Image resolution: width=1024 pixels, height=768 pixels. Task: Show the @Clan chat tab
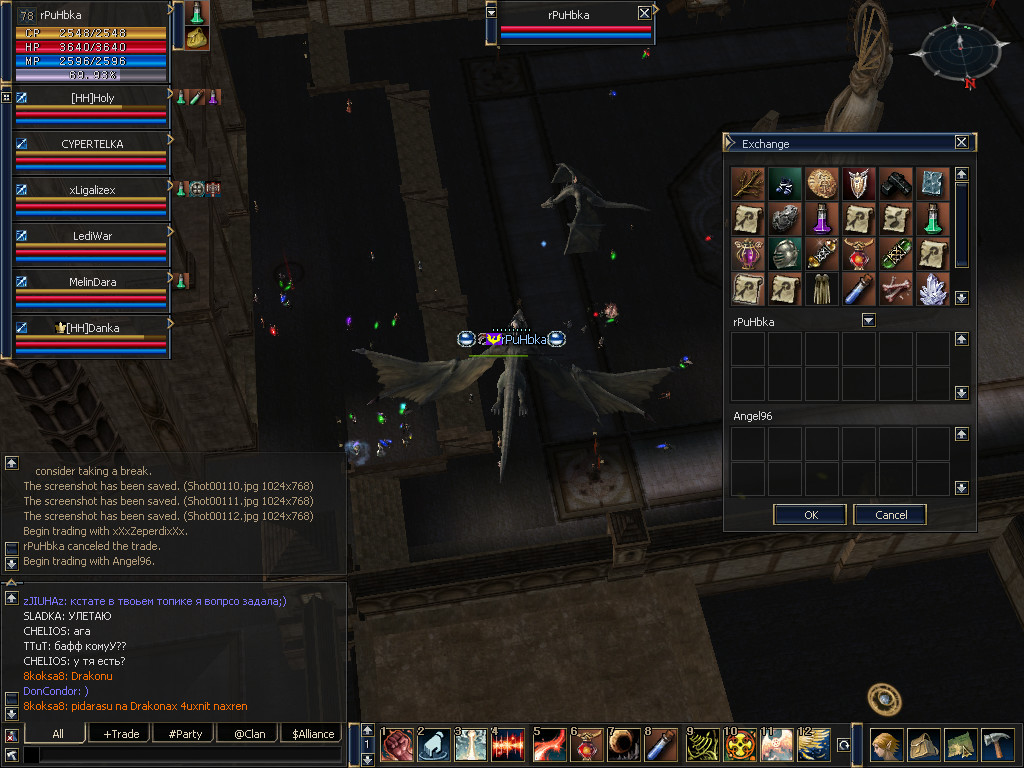[x=249, y=734]
